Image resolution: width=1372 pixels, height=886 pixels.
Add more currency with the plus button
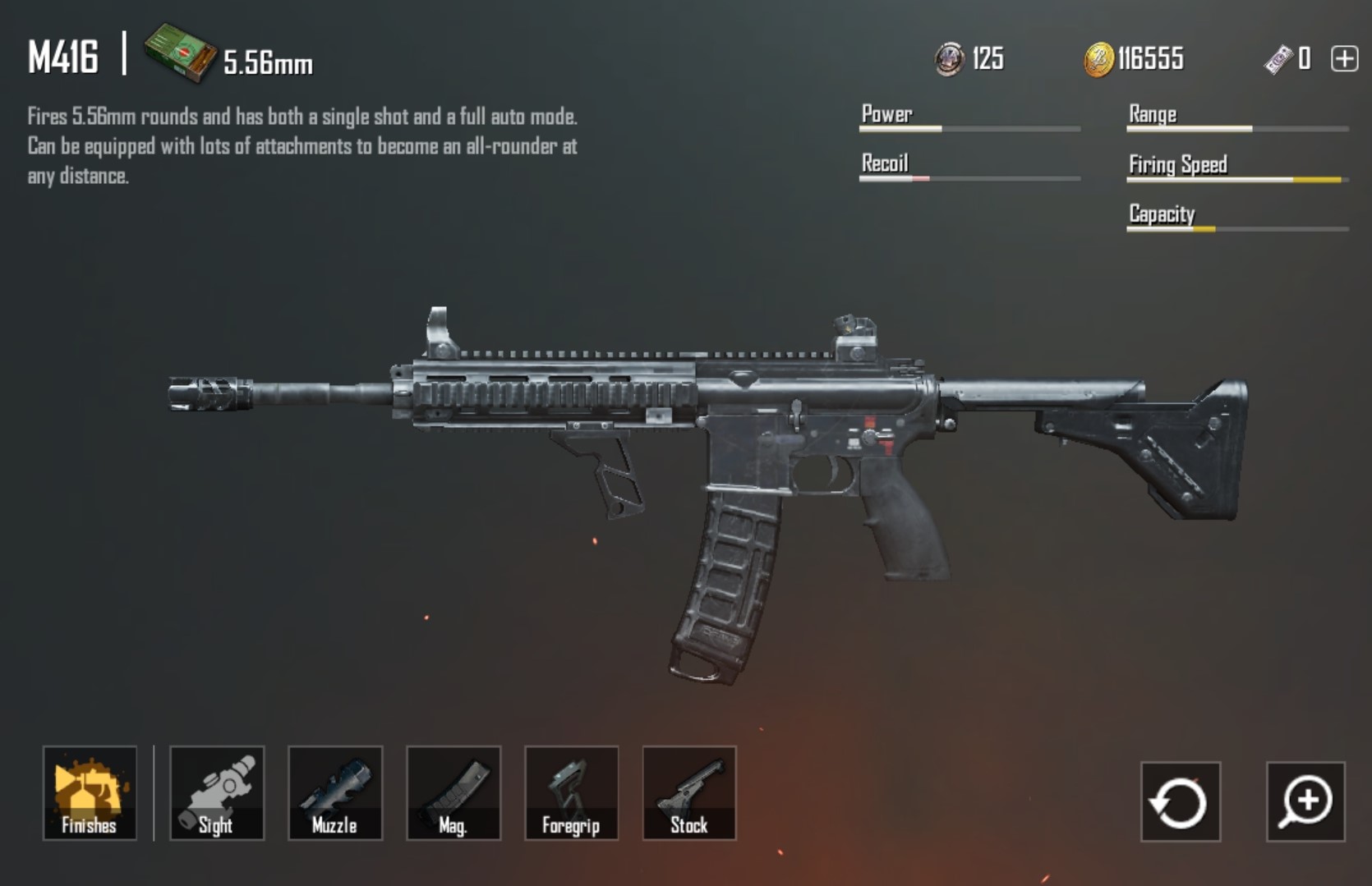(x=1345, y=59)
